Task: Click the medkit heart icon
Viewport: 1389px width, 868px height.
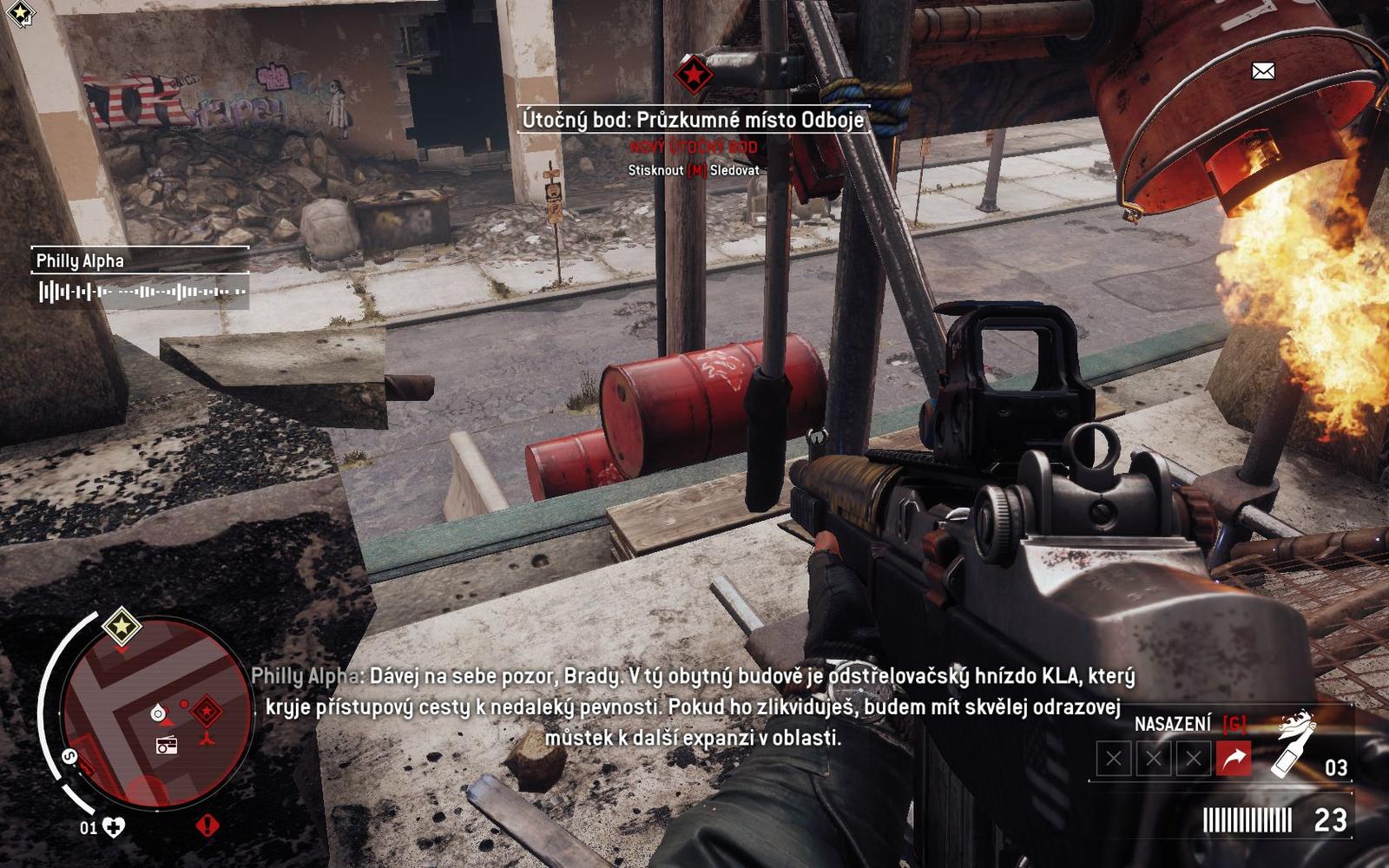Action: point(114,827)
